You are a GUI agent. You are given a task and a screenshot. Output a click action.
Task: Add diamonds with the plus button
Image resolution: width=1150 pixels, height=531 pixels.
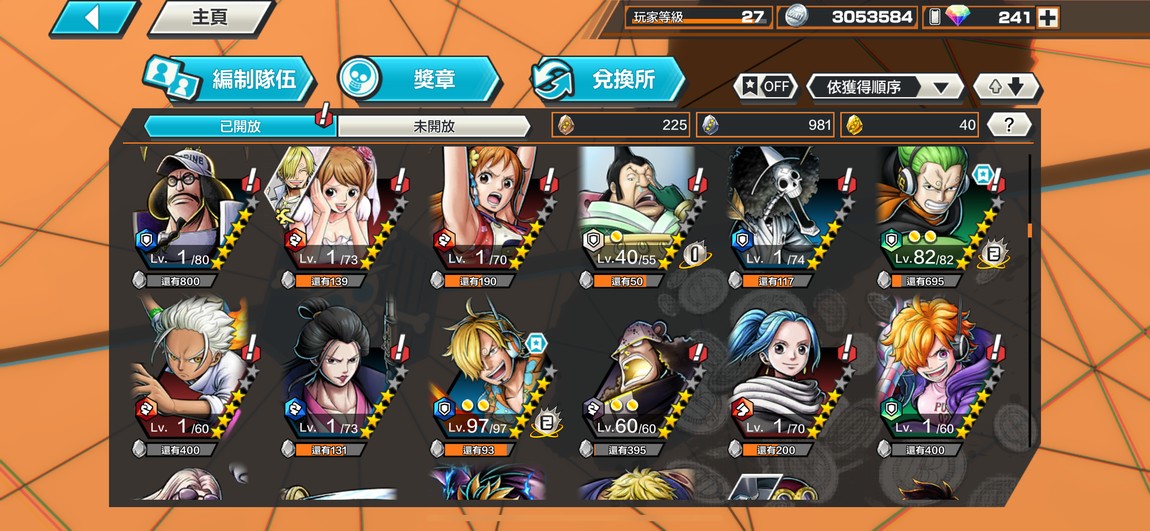point(1047,17)
